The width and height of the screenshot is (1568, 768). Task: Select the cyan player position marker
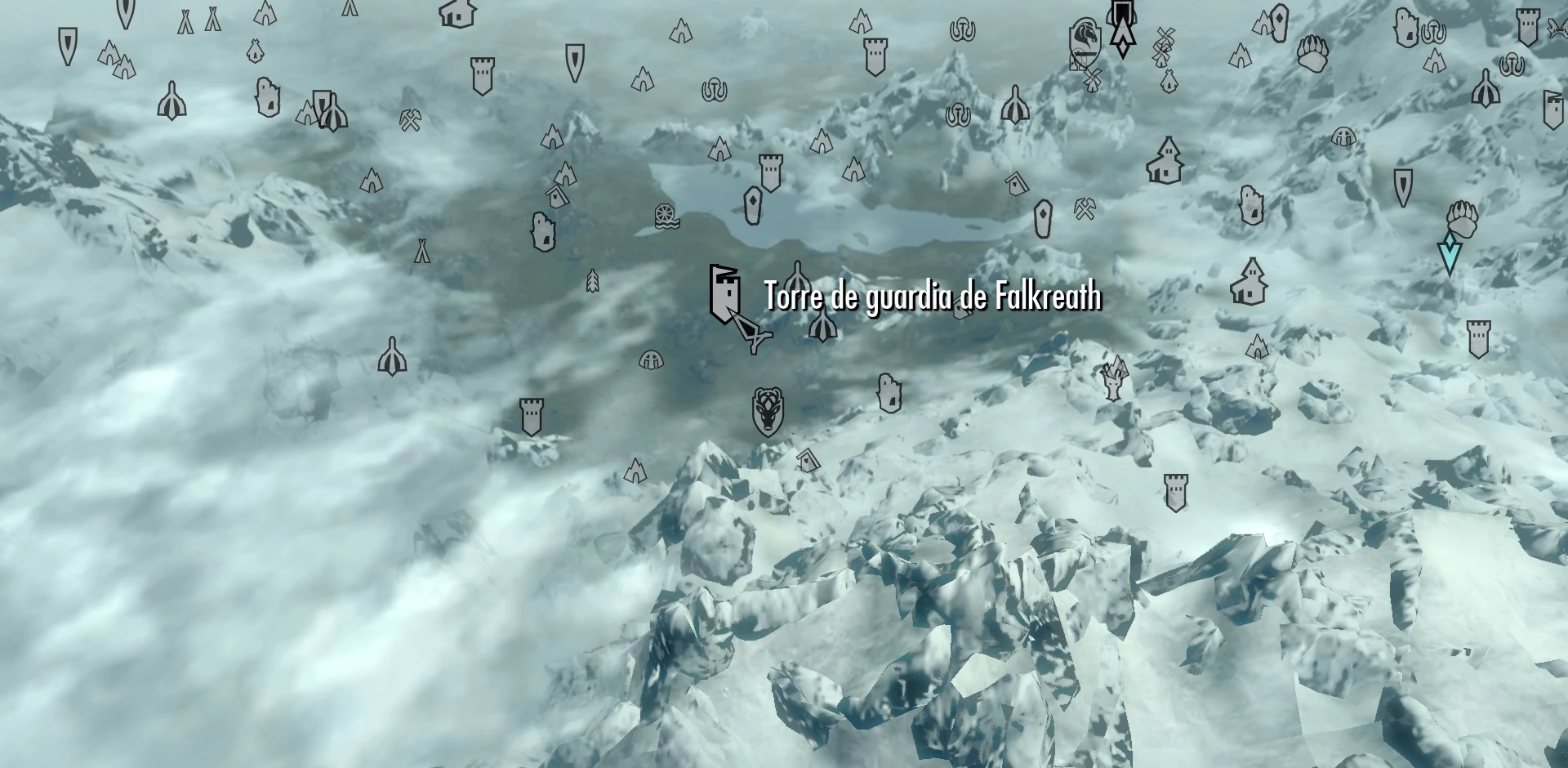tap(1450, 251)
